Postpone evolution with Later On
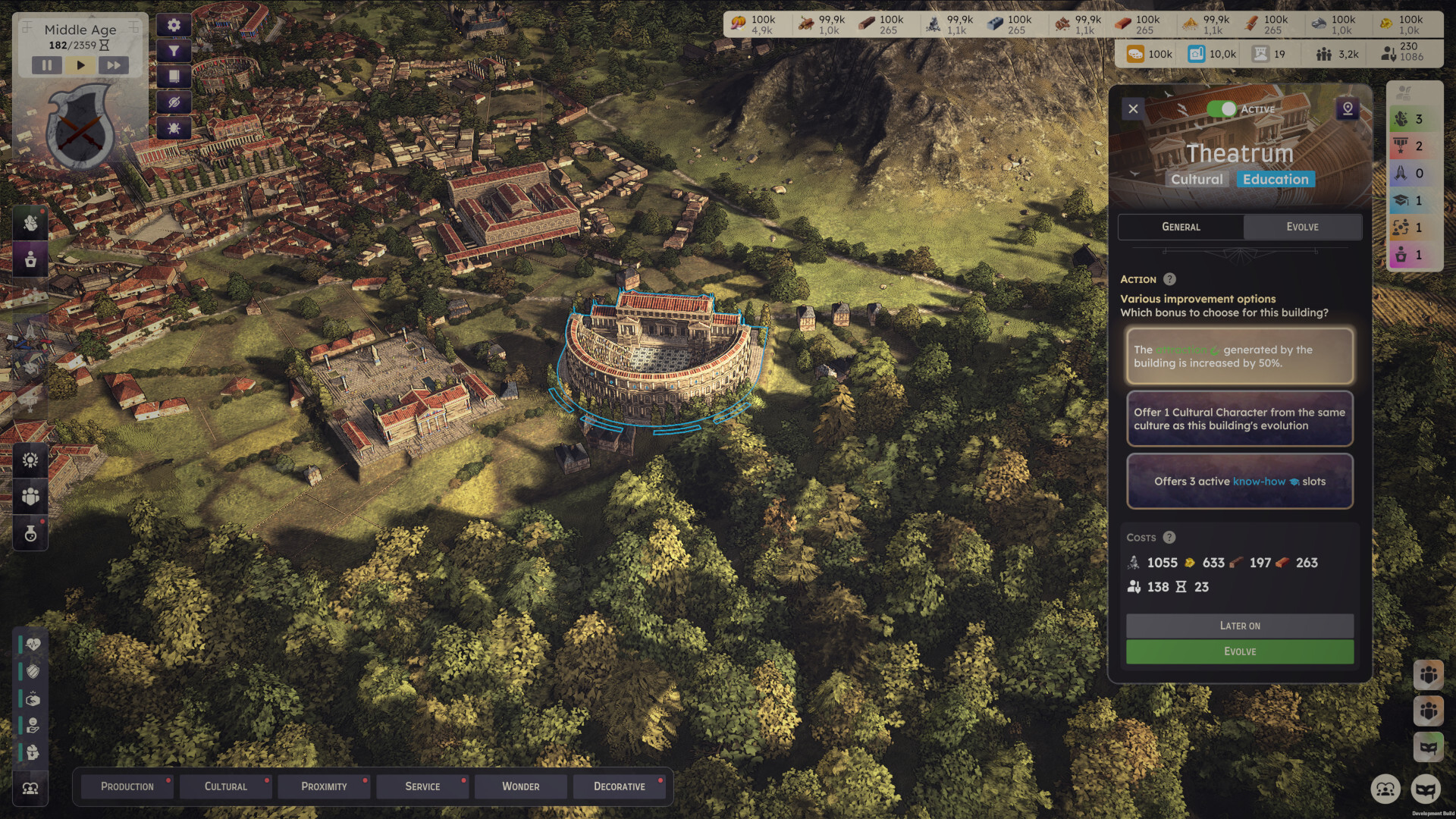Image resolution: width=1456 pixels, height=819 pixels. 1239,626
